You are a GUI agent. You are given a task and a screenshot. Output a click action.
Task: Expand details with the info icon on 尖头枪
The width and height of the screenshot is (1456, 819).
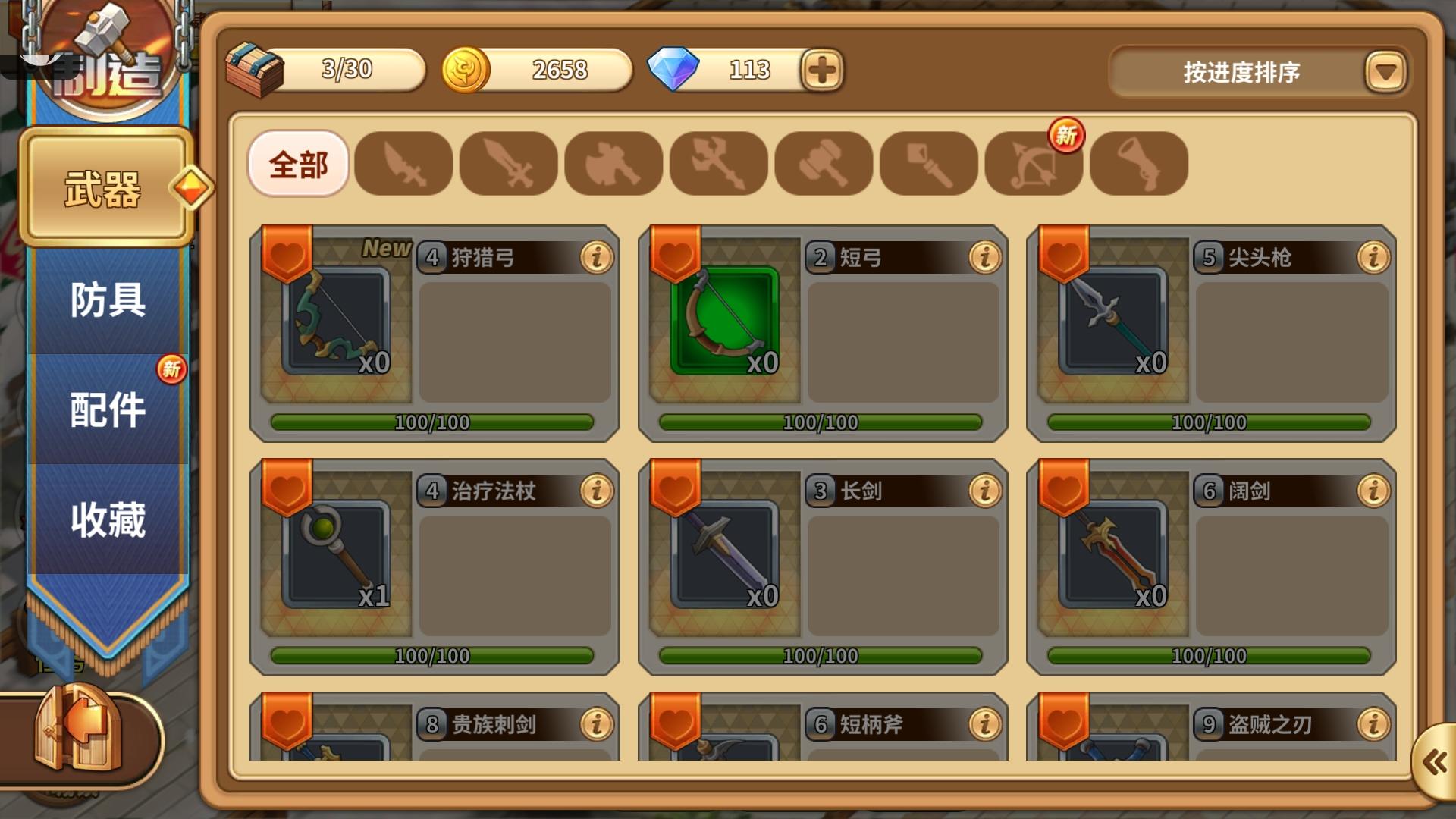1373,257
